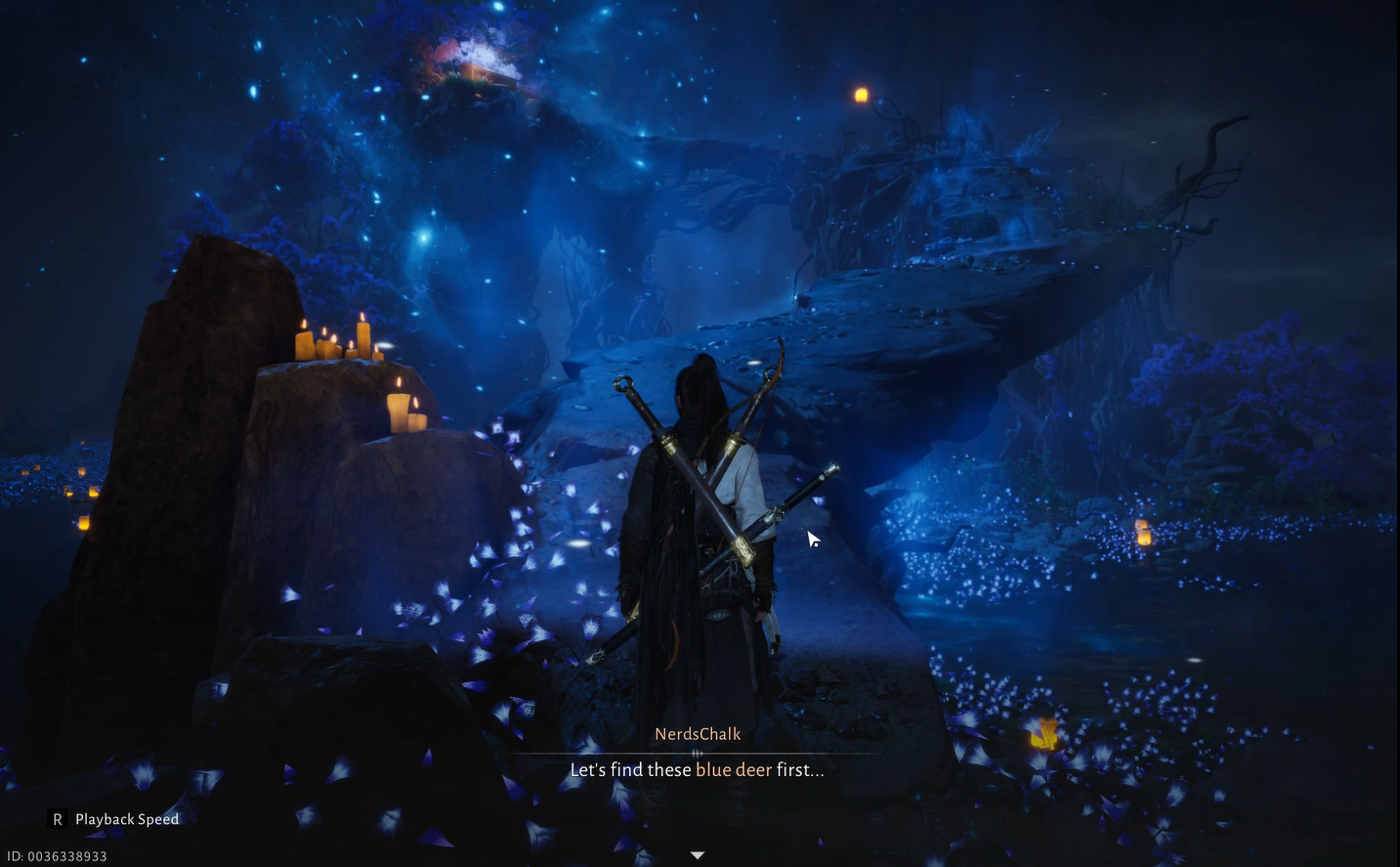This screenshot has height=867, width=1400.
Task: Click the subtitle line of dialogue text
Action: (696, 770)
